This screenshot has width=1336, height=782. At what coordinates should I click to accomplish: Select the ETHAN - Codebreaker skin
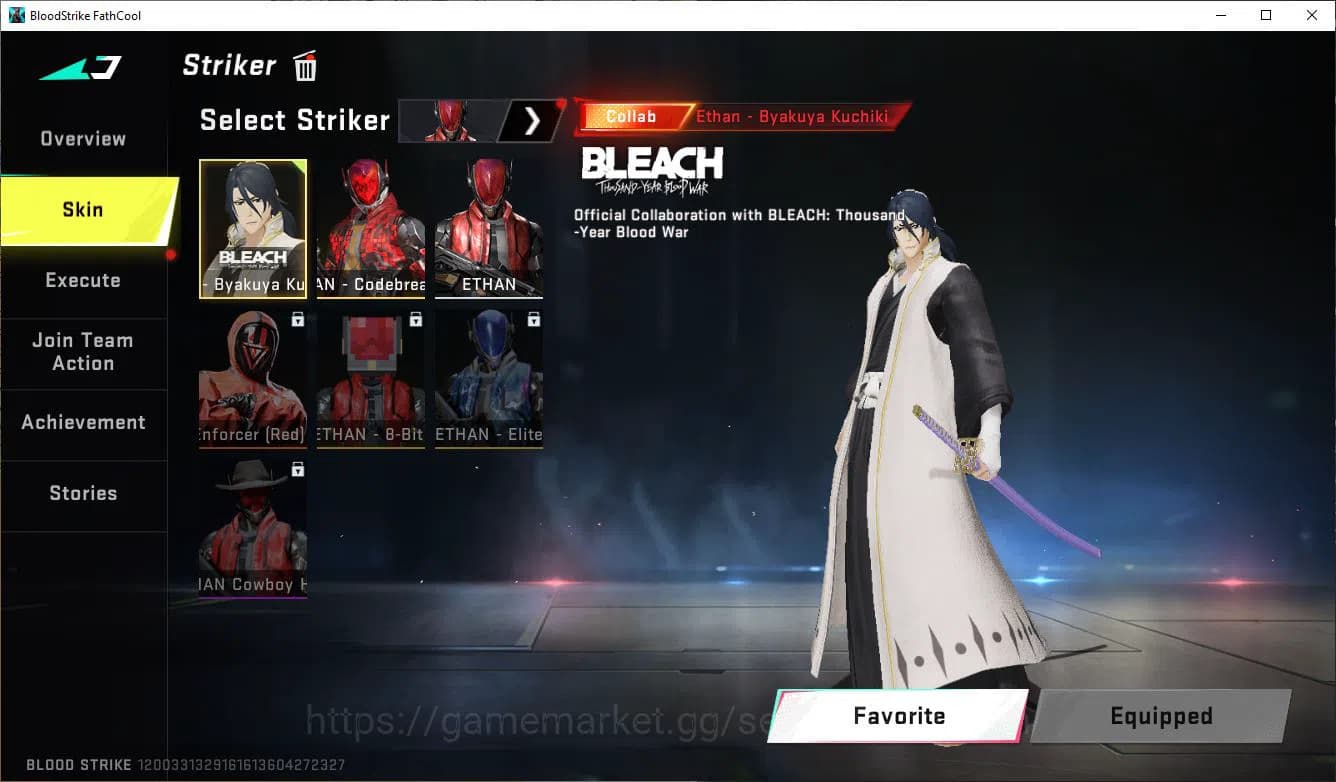[x=370, y=228]
